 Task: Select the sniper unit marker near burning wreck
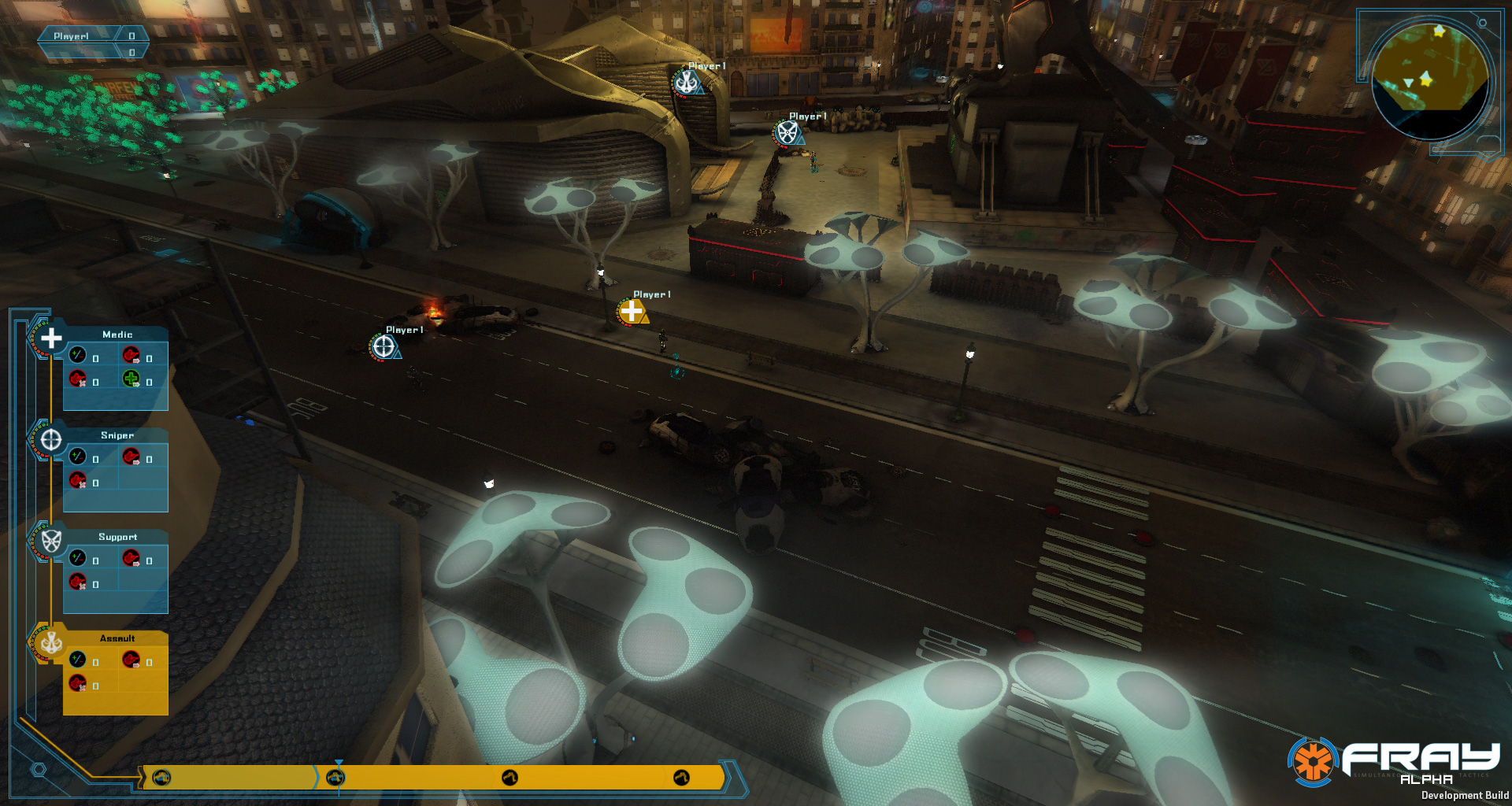384,346
